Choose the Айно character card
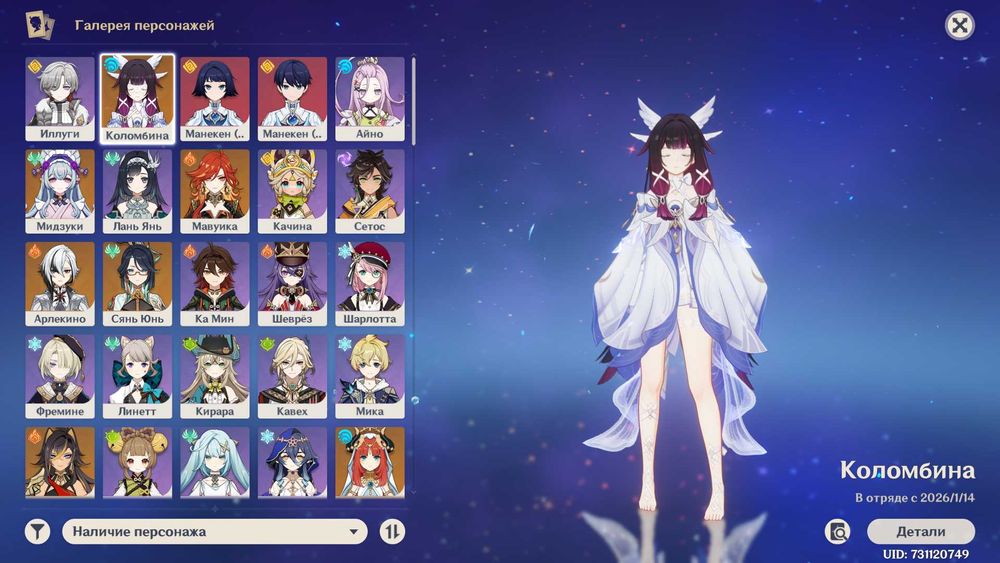 pyautogui.click(x=370, y=99)
